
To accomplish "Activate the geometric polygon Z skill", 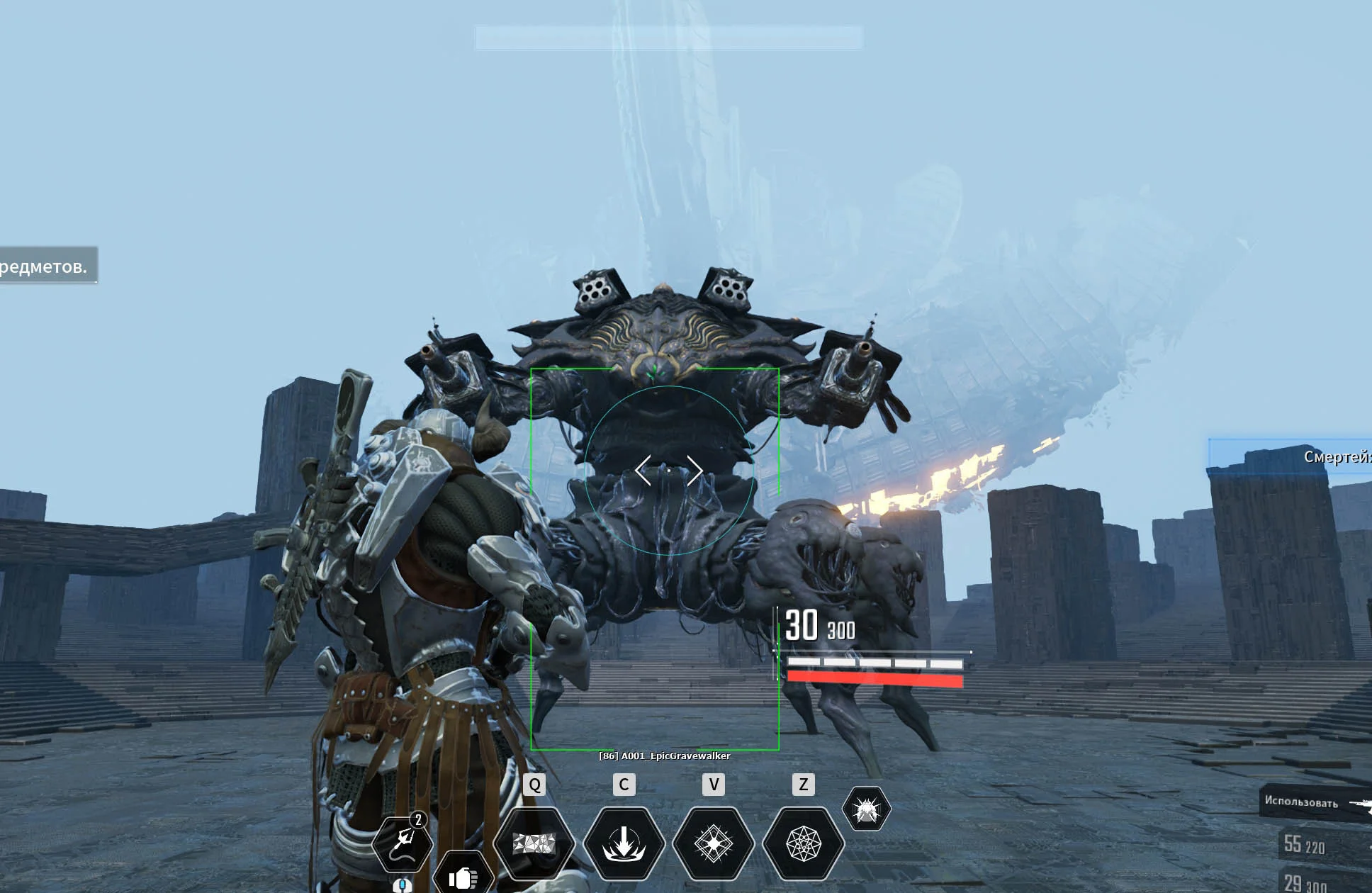I will [803, 843].
